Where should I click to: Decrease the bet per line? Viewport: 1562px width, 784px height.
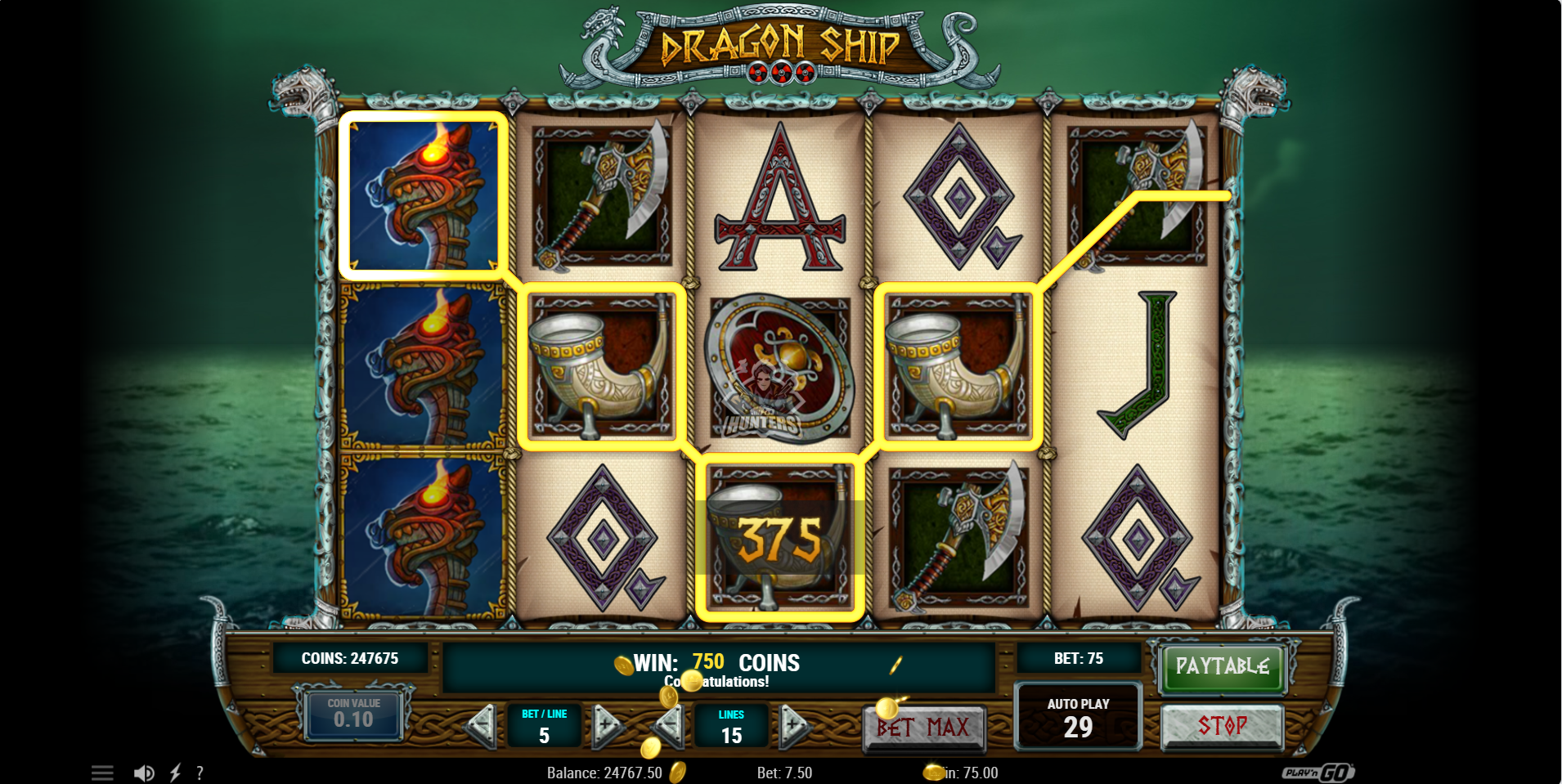click(x=481, y=725)
